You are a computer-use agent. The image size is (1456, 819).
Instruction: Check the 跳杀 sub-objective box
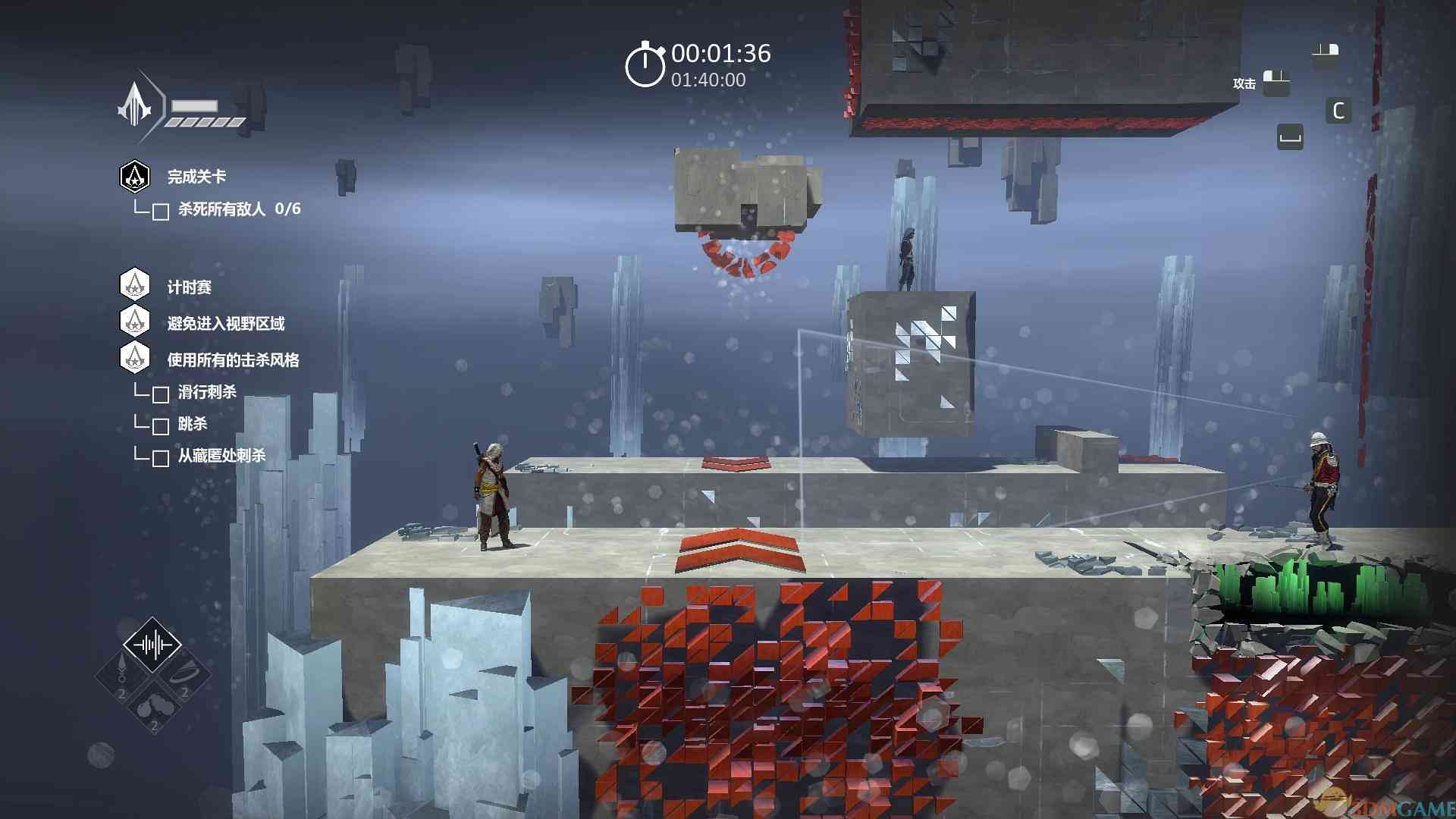pos(161,426)
